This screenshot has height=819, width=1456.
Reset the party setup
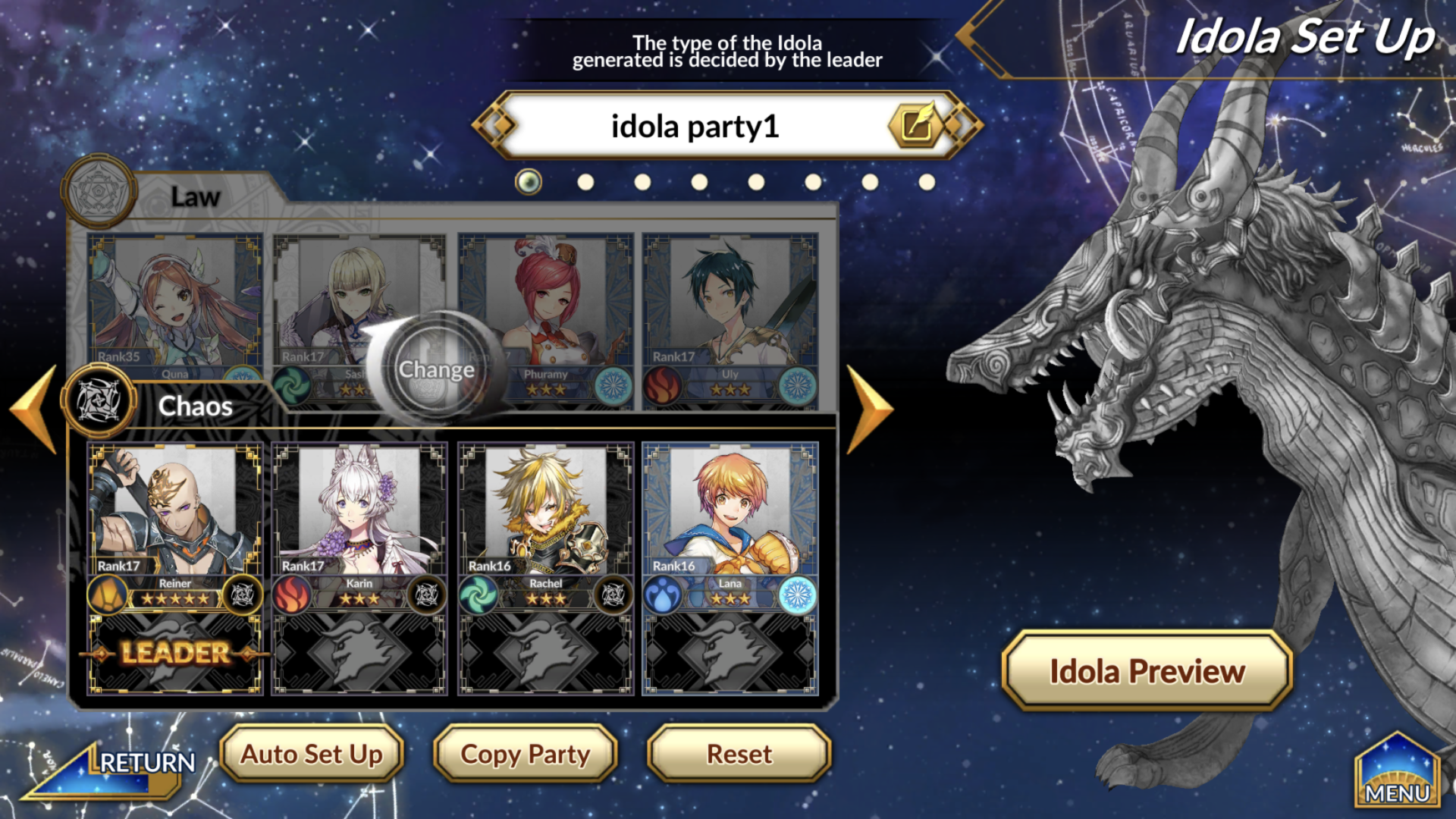point(739,754)
